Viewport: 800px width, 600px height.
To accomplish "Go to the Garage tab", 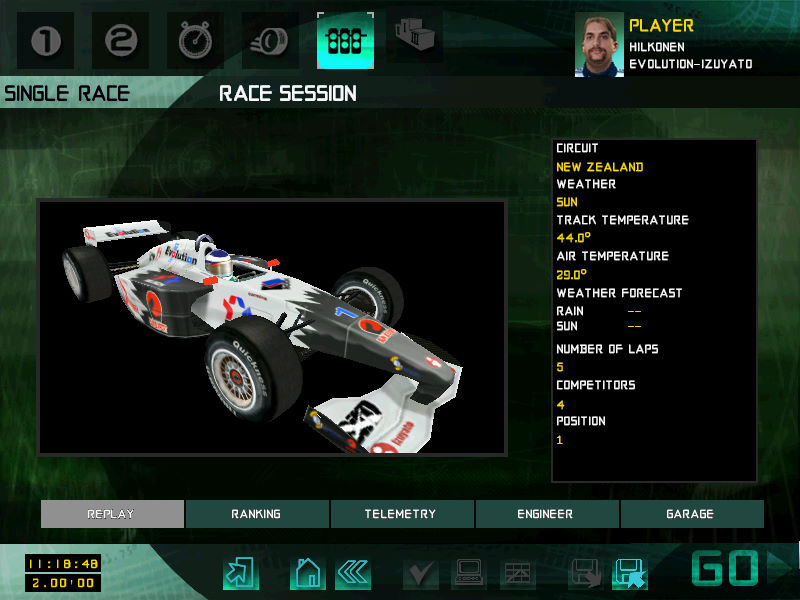I will (x=690, y=514).
